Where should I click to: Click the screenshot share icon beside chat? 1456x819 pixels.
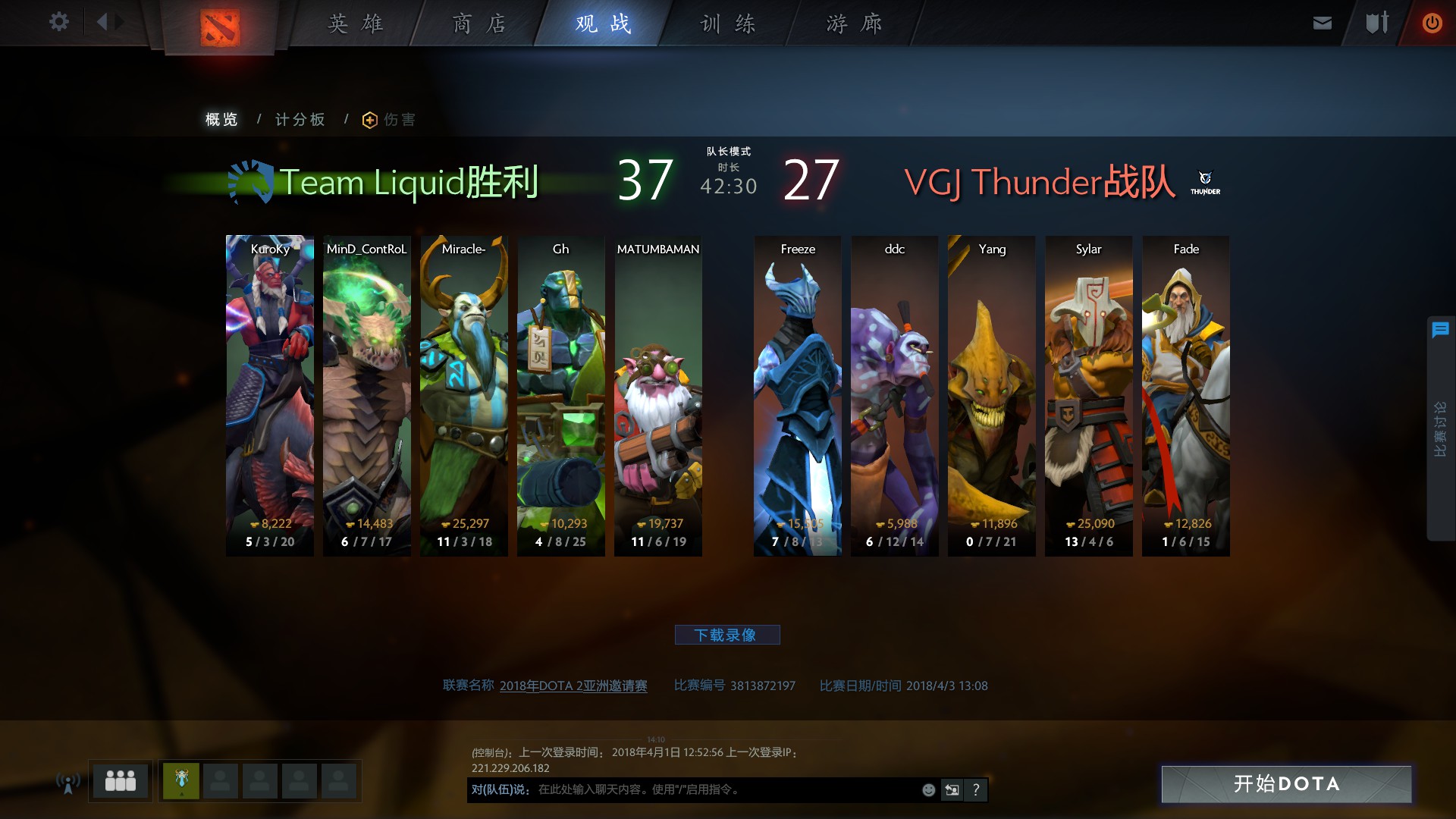(952, 789)
